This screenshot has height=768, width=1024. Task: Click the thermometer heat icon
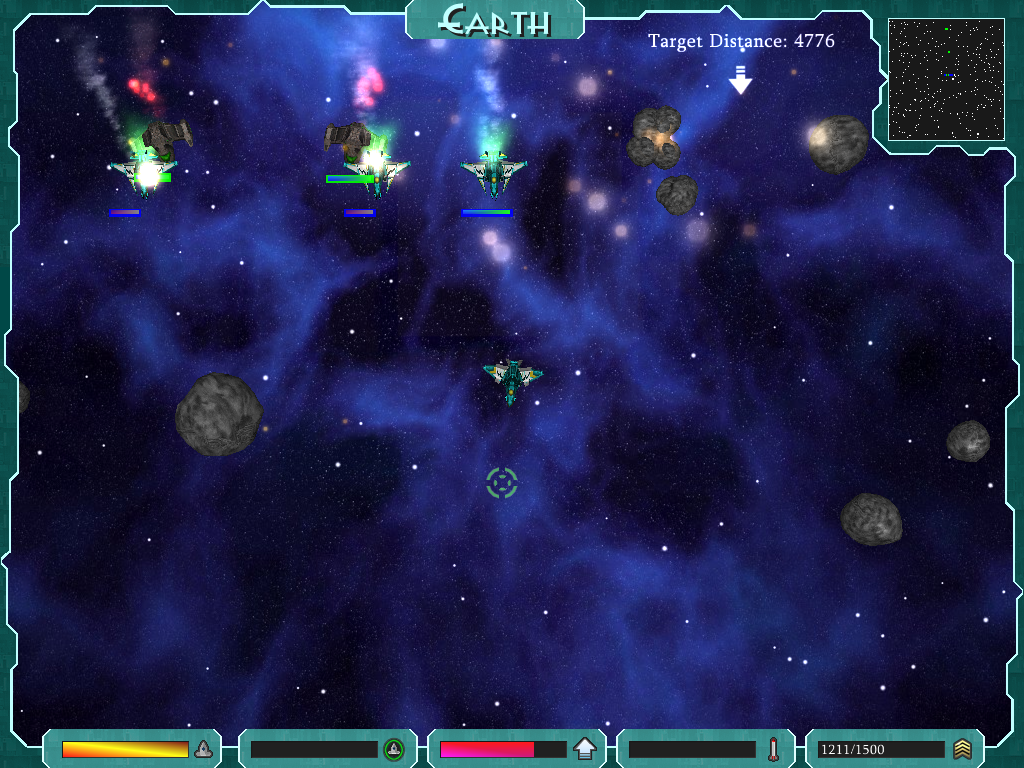[x=773, y=749]
